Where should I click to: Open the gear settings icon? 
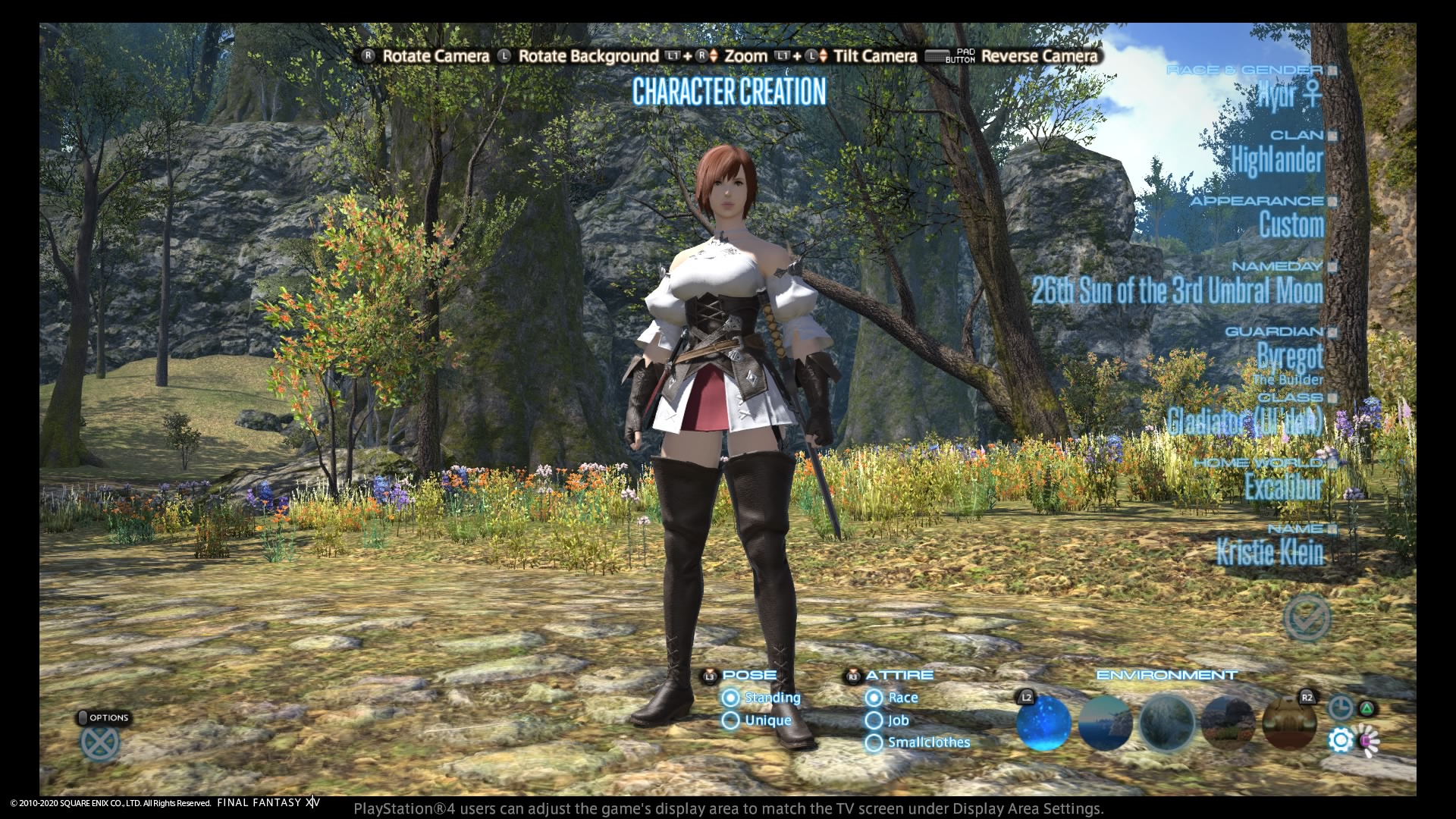[x=1341, y=740]
